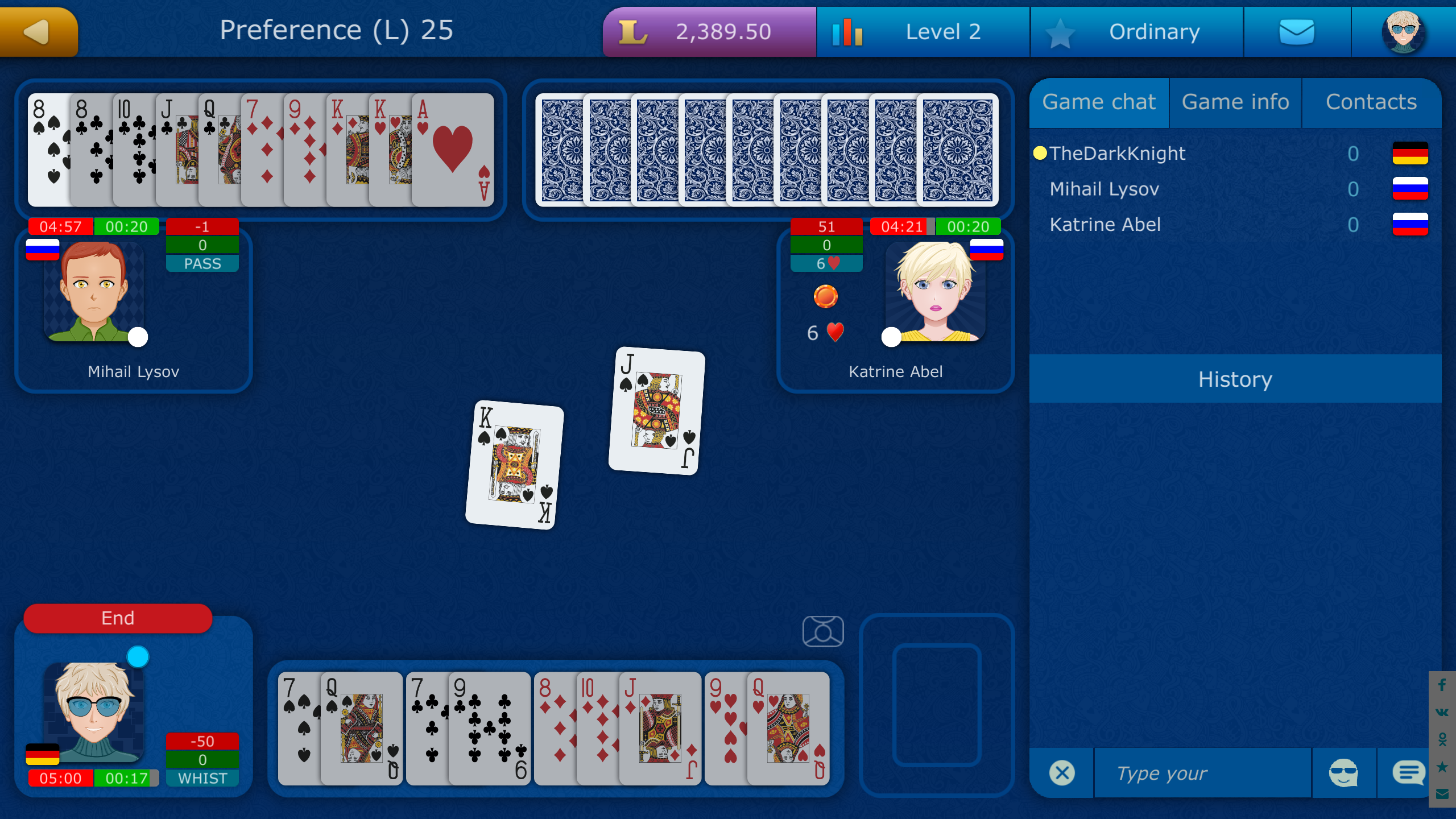The width and height of the screenshot is (1456, 819).
Task: Switch to the Game info tab
Action: pos(1235,102)
